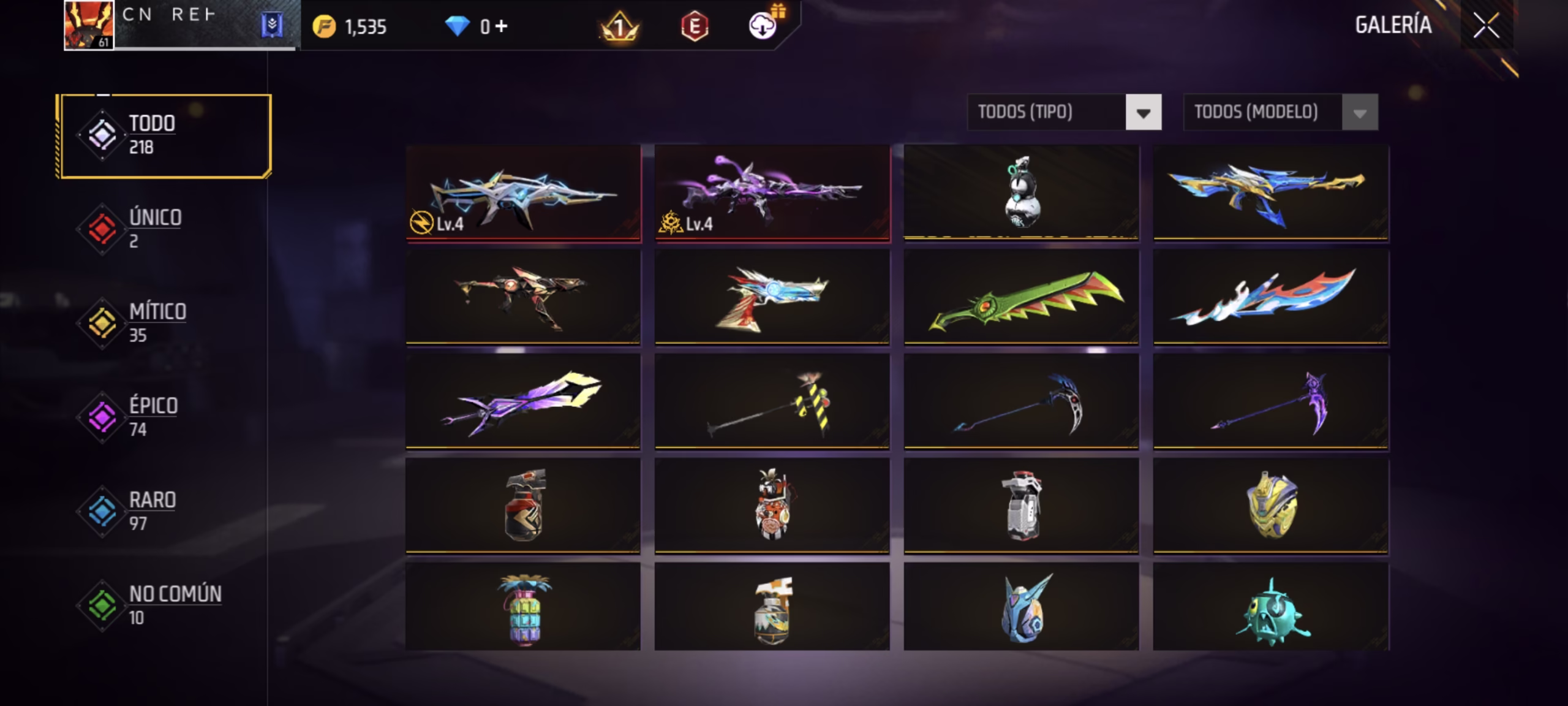Viewport: 1568px width, 706px height.
Task: Choose the panda gourd grenade skin
Action: 1021,192
